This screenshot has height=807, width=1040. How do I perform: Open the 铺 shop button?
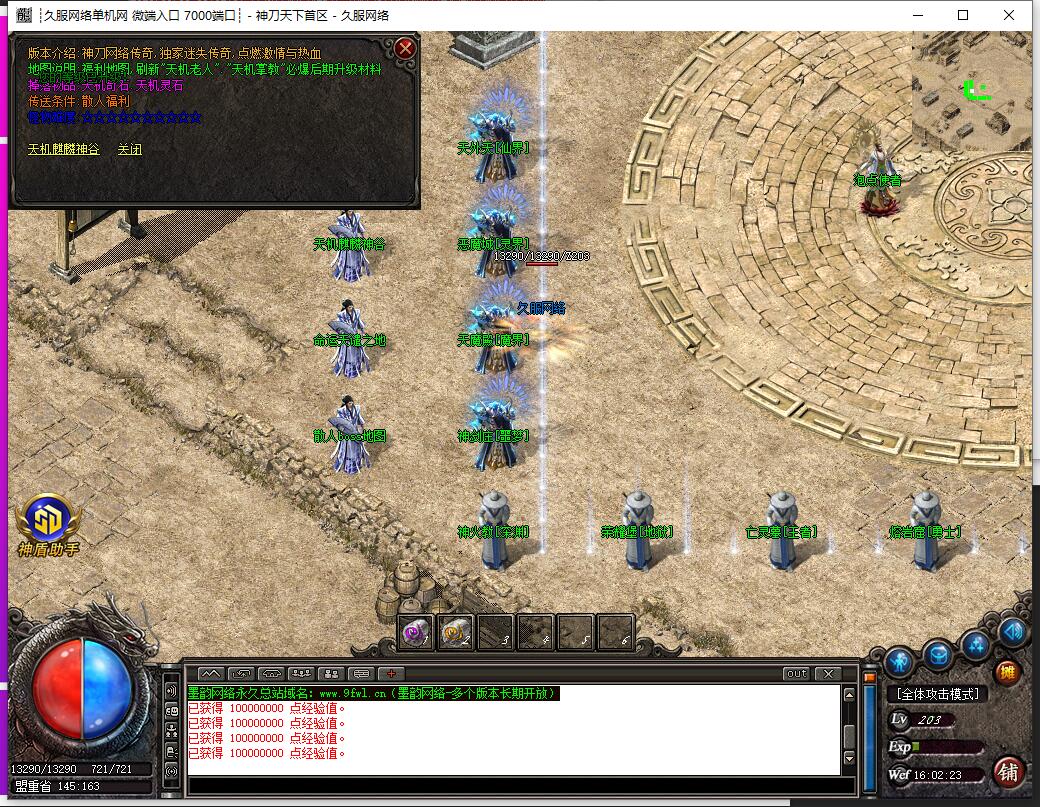[x=1009, y=771]
